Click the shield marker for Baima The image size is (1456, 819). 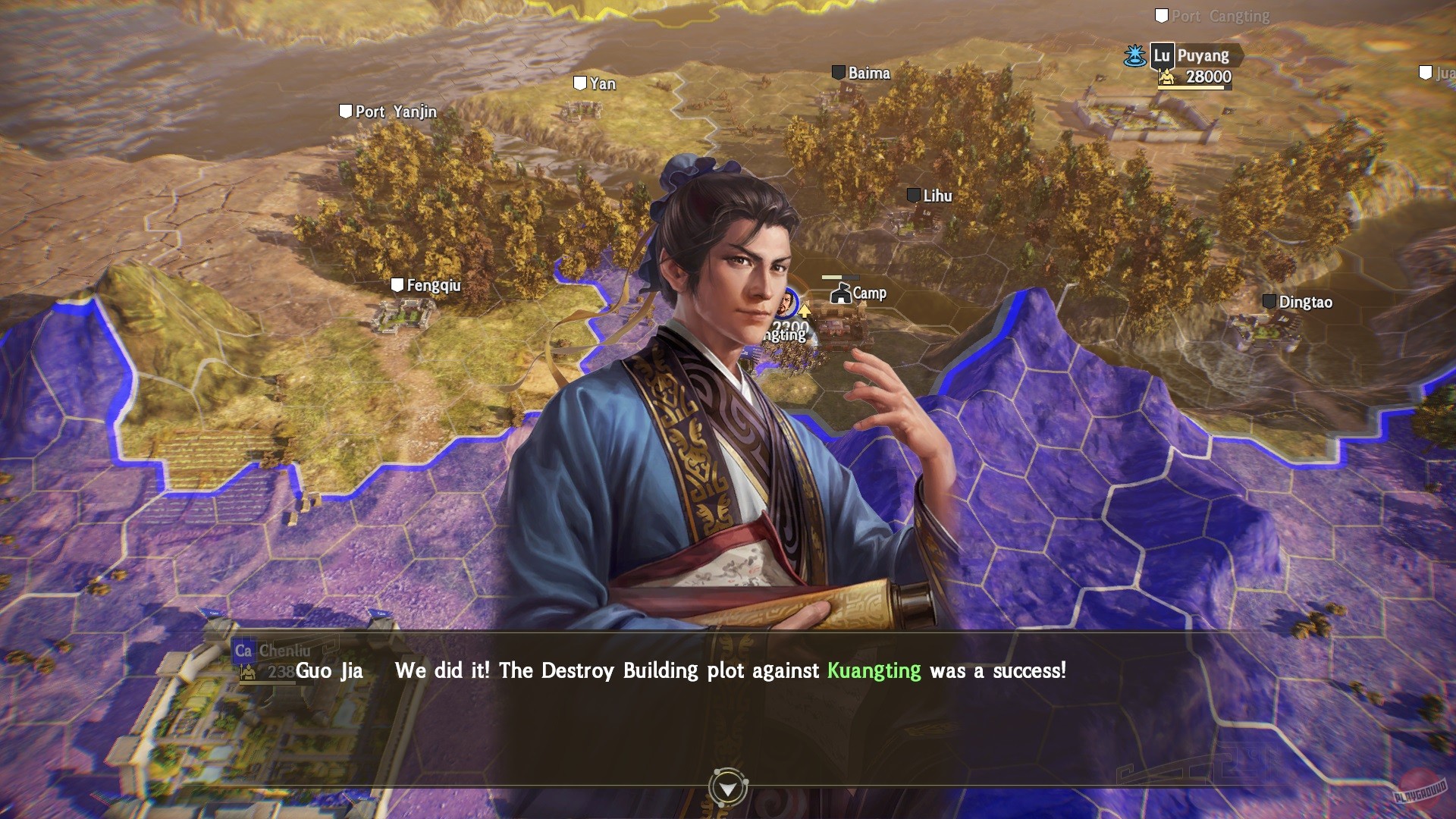pos(839,74)
